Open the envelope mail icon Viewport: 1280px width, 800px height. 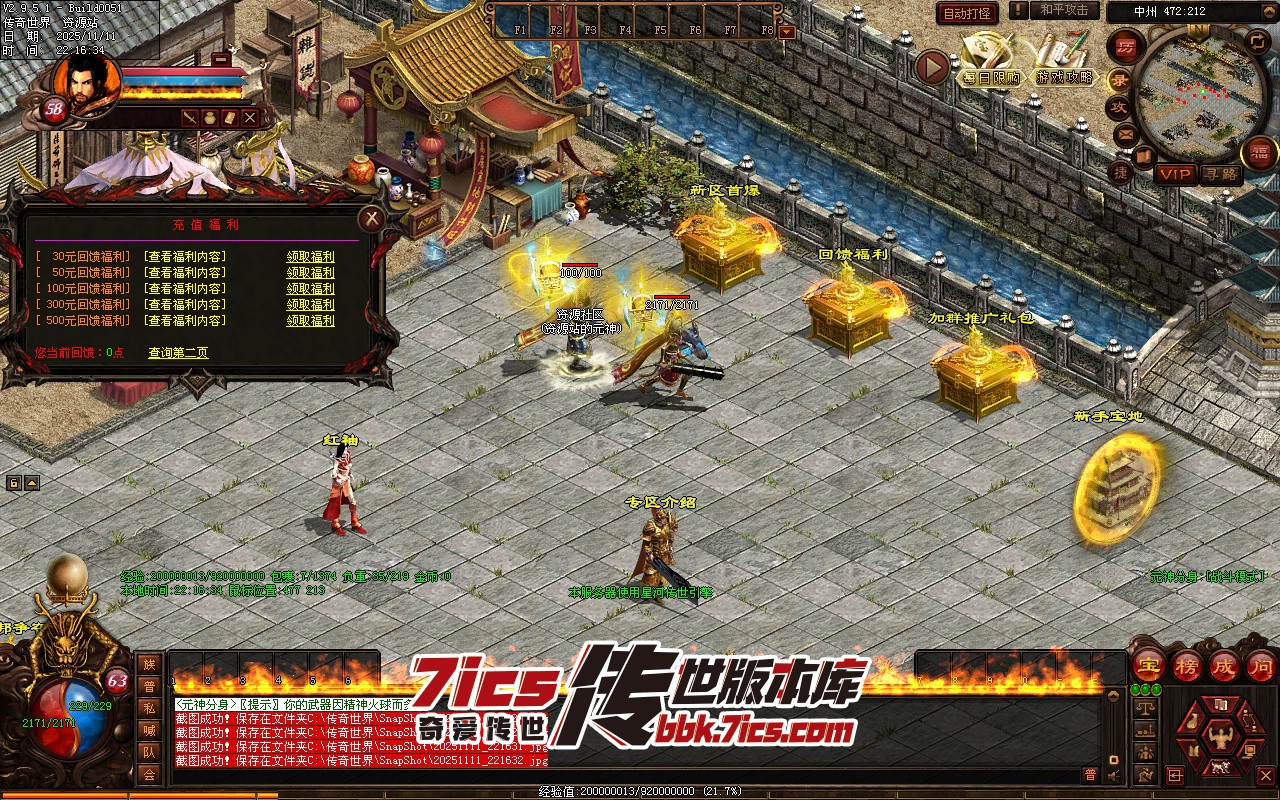(x=1125, y=133)
